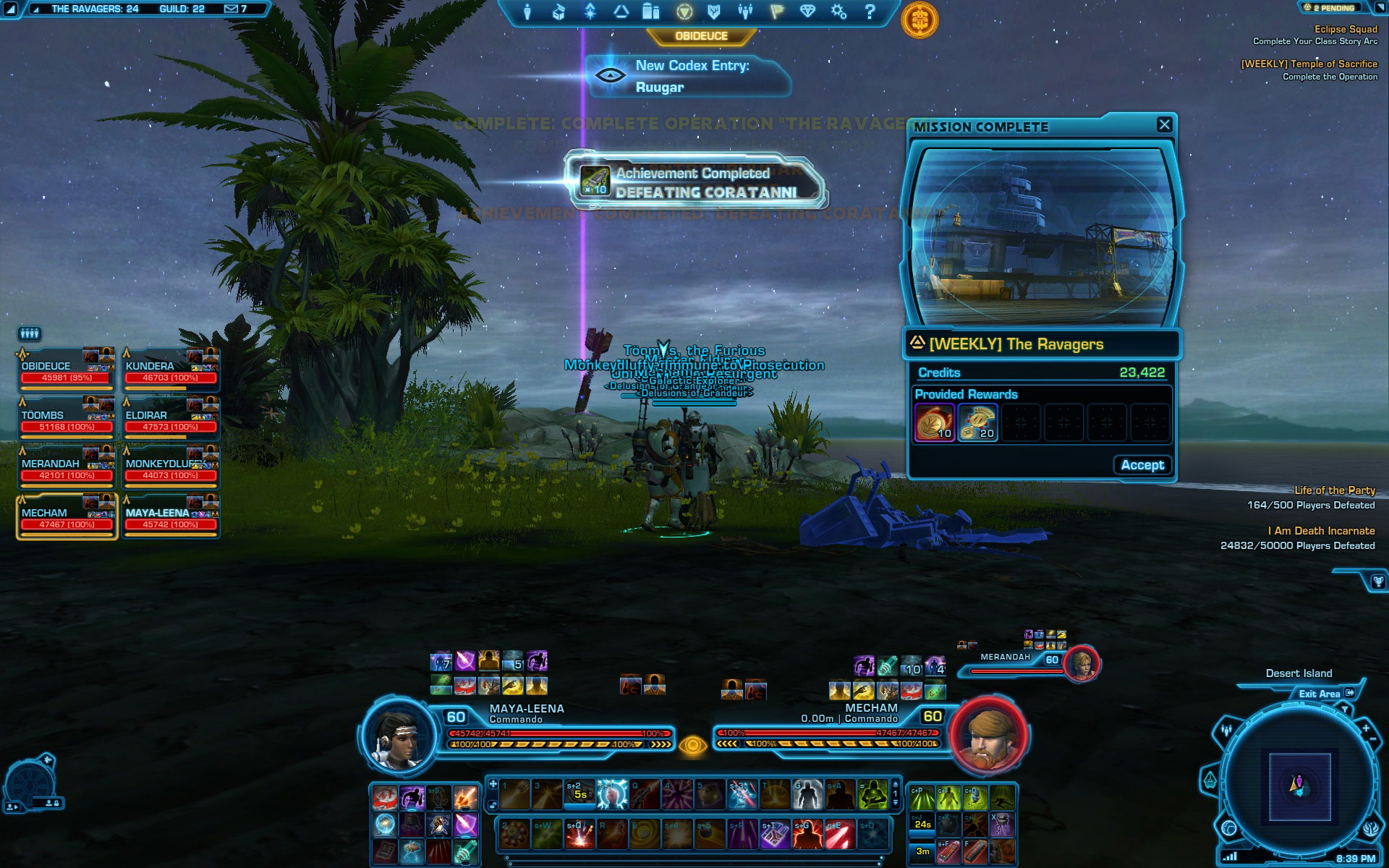
Task: Select Kundera's operation frame
Action: coord(170,371)
